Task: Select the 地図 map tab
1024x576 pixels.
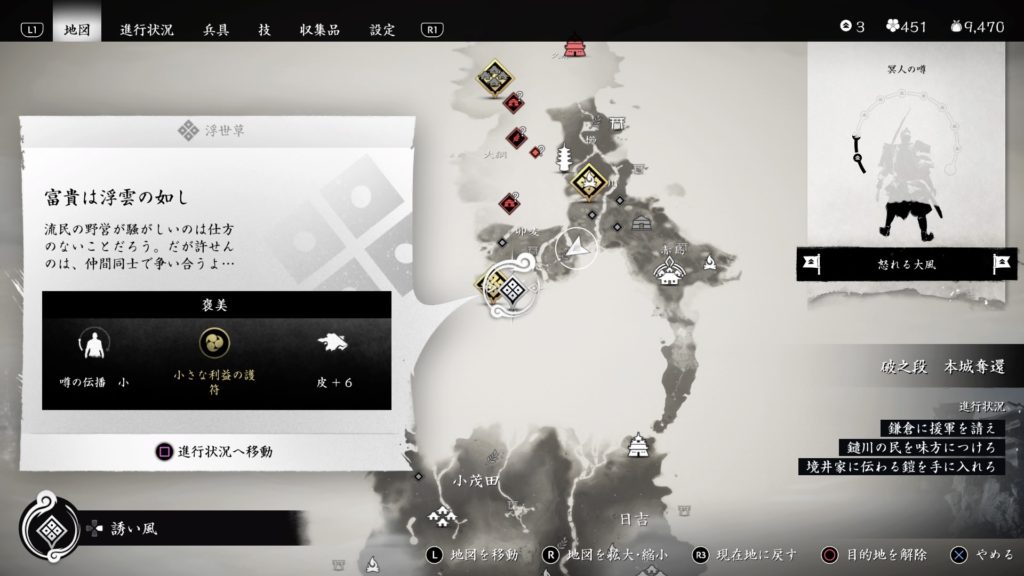Action: [77, 29]
